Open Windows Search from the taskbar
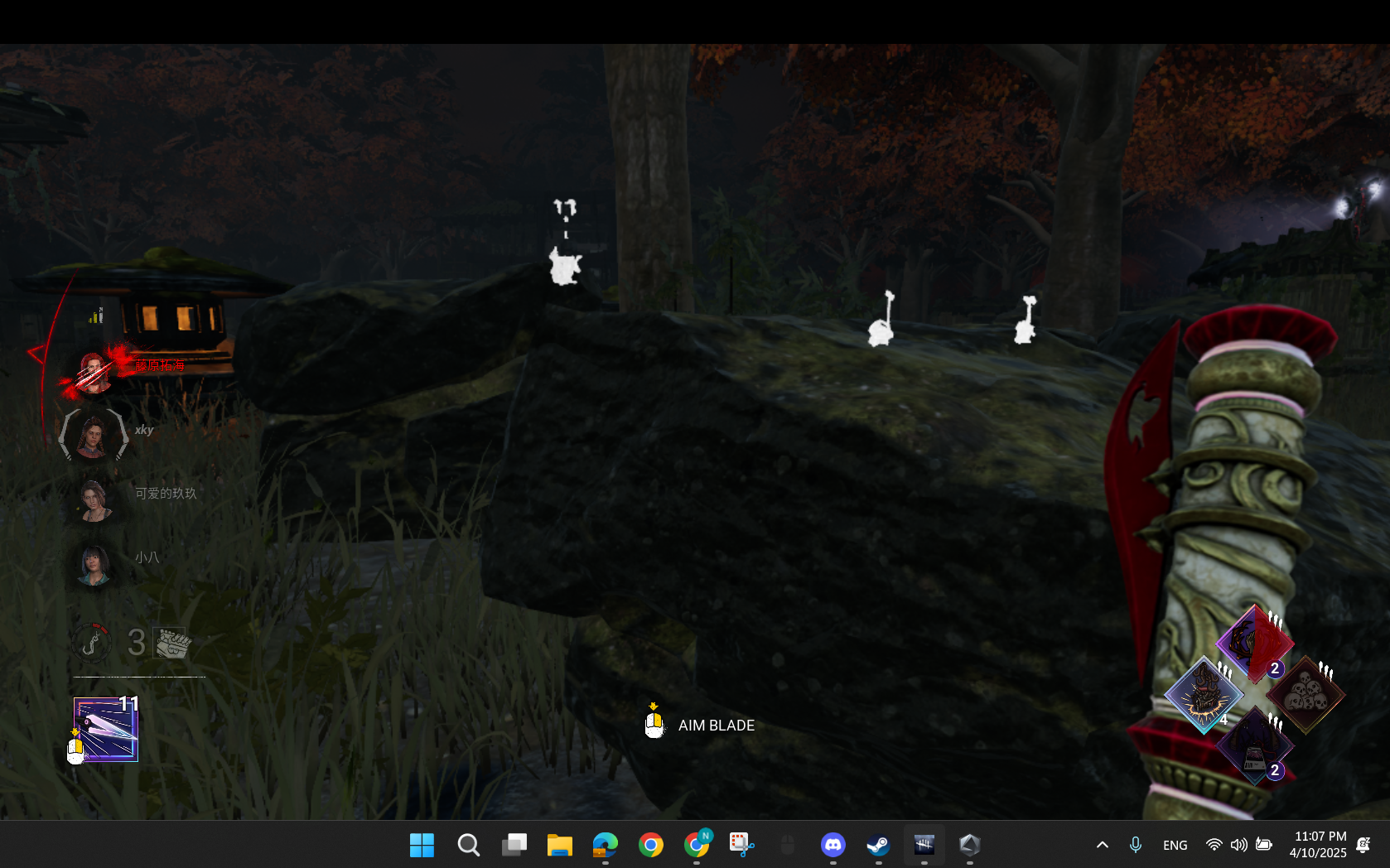 tap(468, 845)
